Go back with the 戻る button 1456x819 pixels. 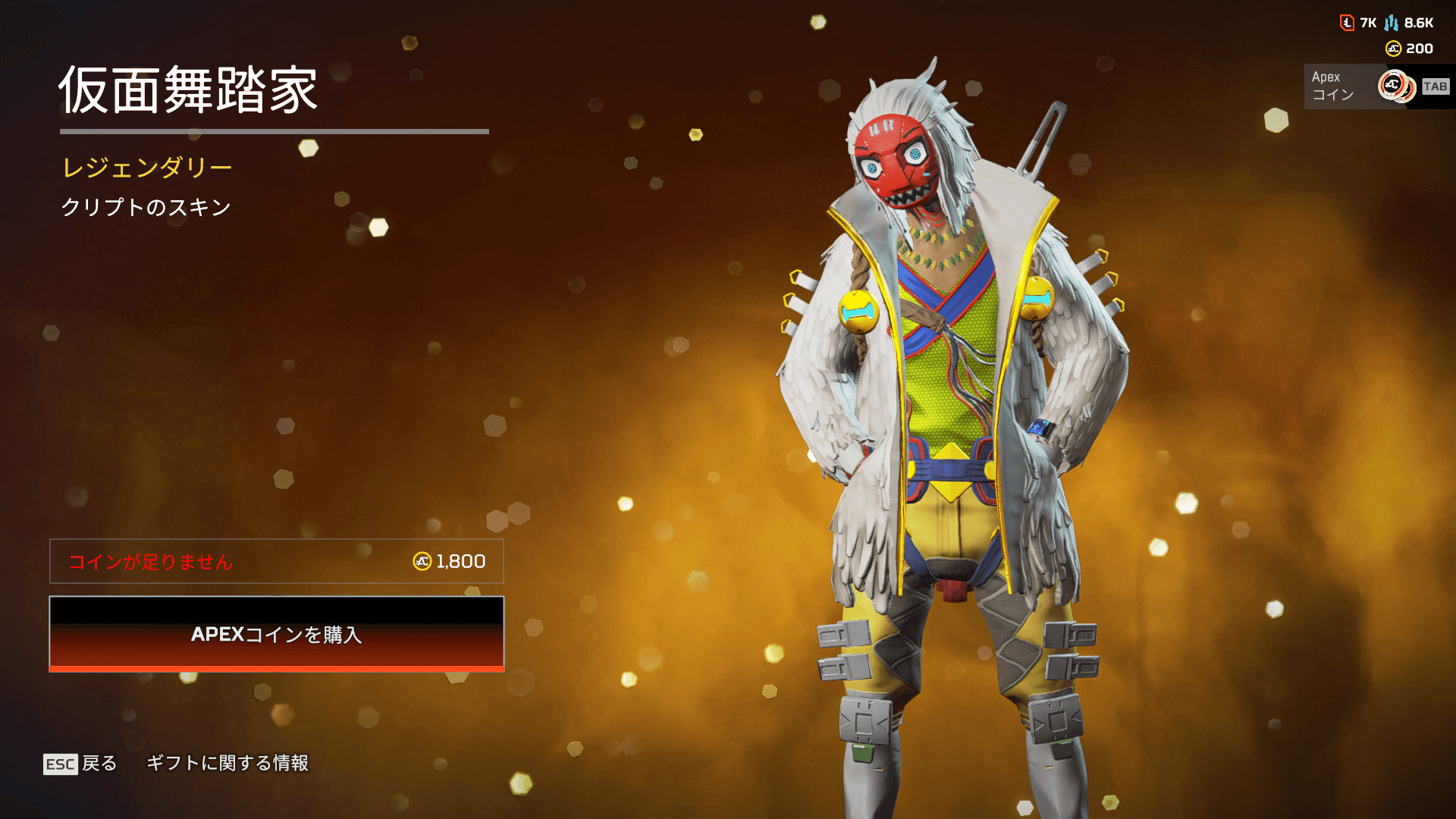click(80, 764)
